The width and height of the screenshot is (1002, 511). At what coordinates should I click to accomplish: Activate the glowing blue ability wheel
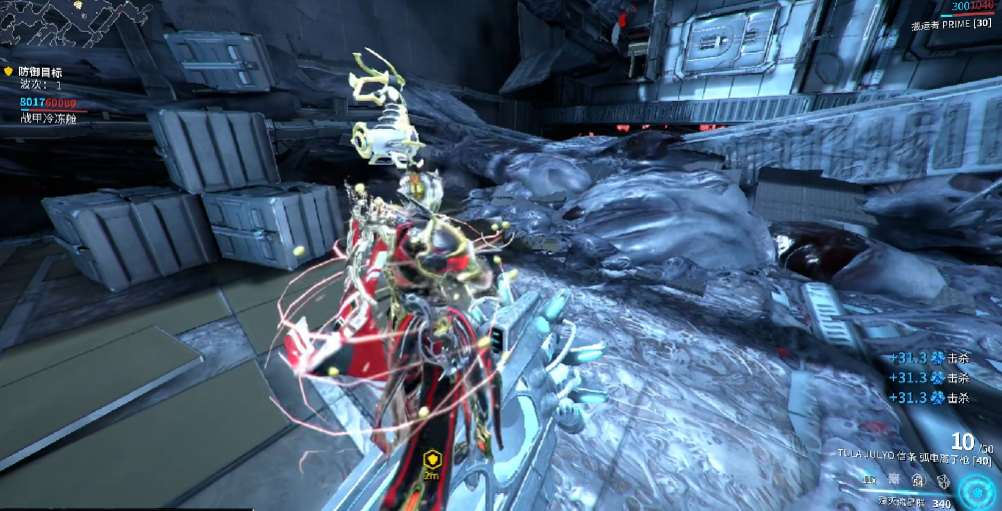976,490
